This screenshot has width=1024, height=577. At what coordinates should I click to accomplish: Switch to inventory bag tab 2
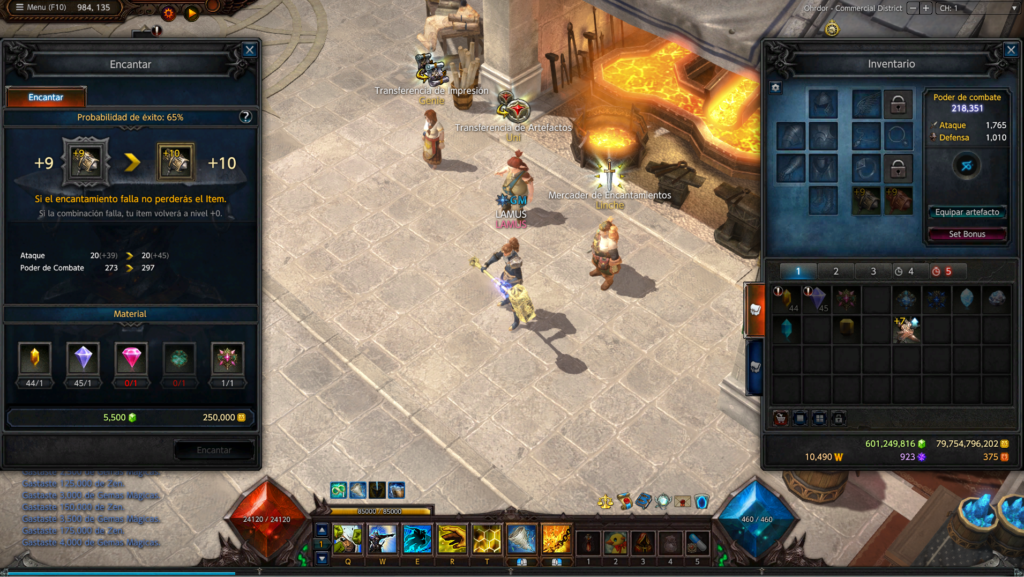click(836, 271)
